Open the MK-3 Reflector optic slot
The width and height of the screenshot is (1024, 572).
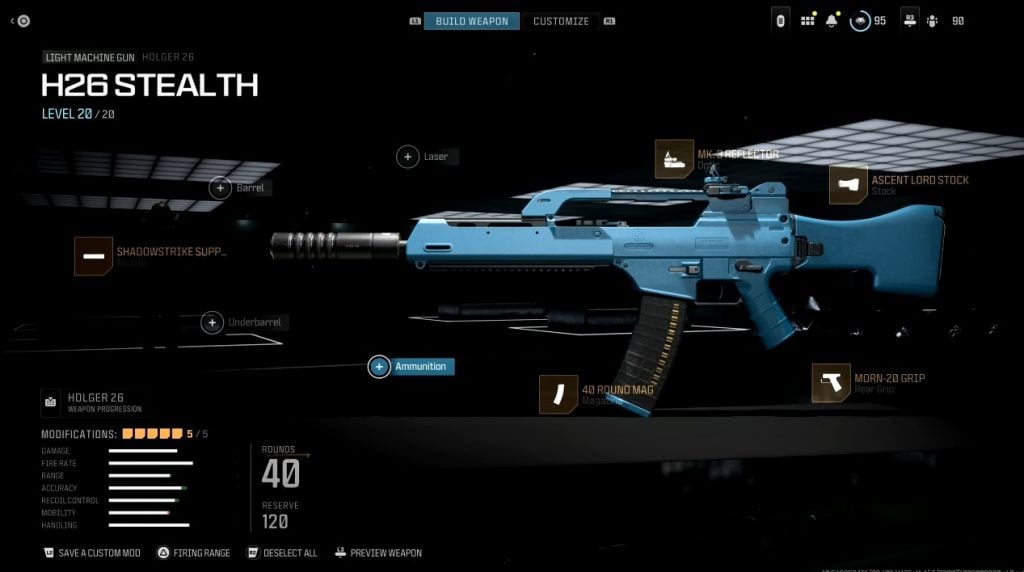[x=674, y=159]
